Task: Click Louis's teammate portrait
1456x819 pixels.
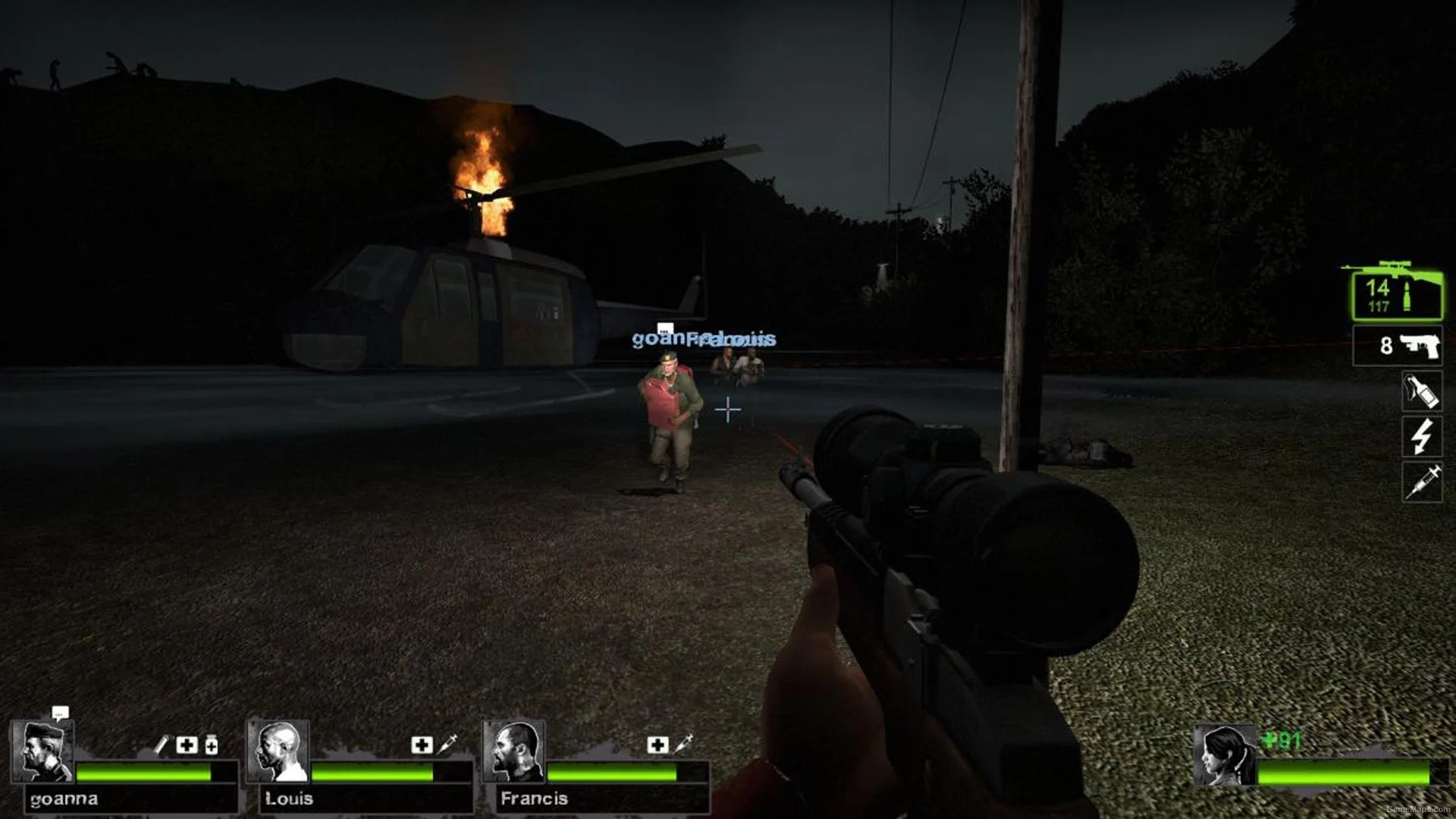Action: pyautogui.click(x=278, y=751)
